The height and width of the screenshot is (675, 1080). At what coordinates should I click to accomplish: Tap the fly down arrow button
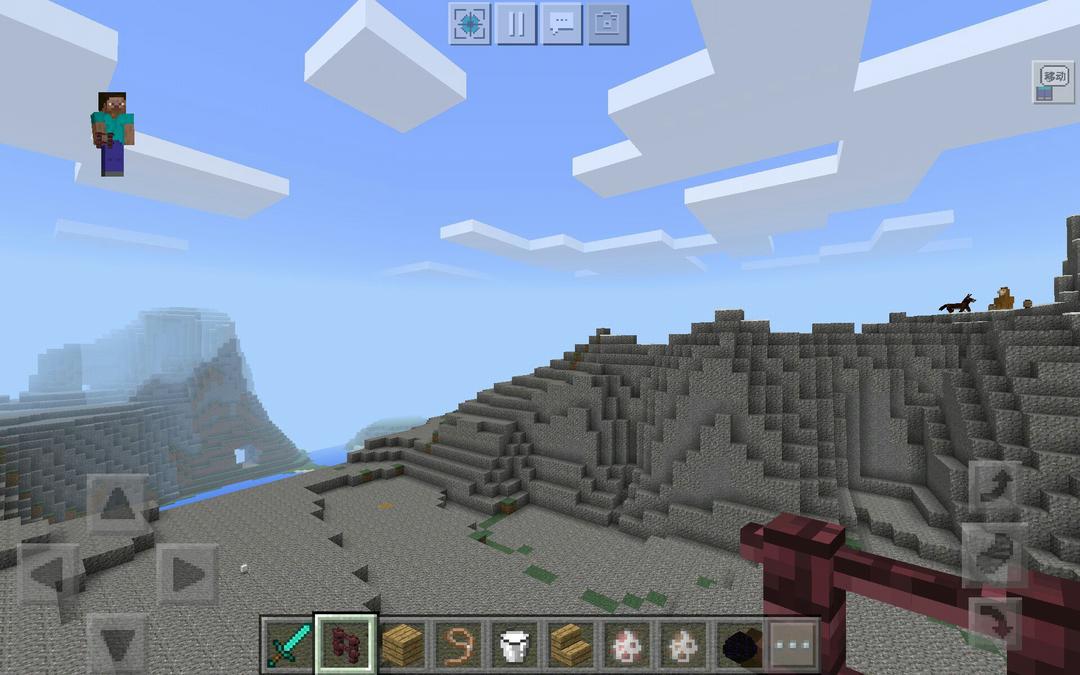995,621
